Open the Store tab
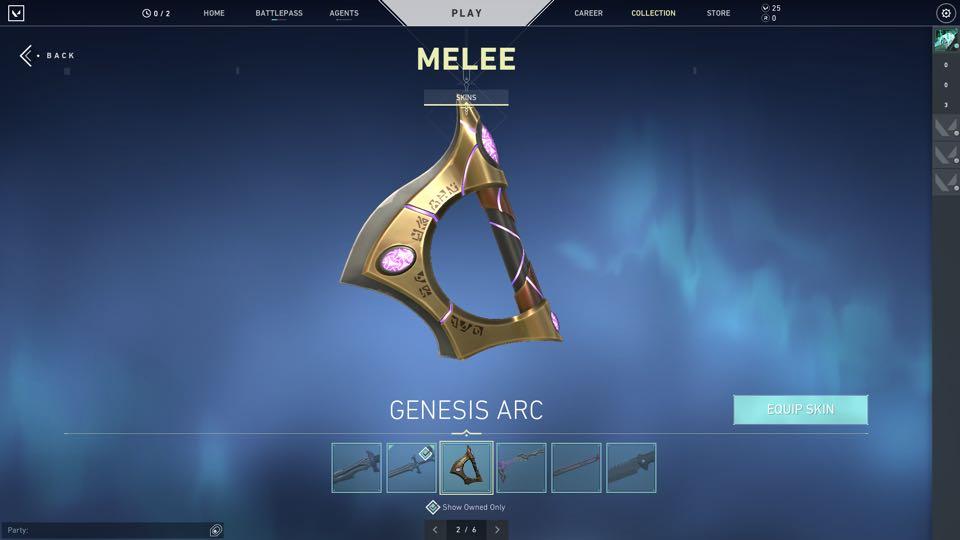 click(718, 13)
